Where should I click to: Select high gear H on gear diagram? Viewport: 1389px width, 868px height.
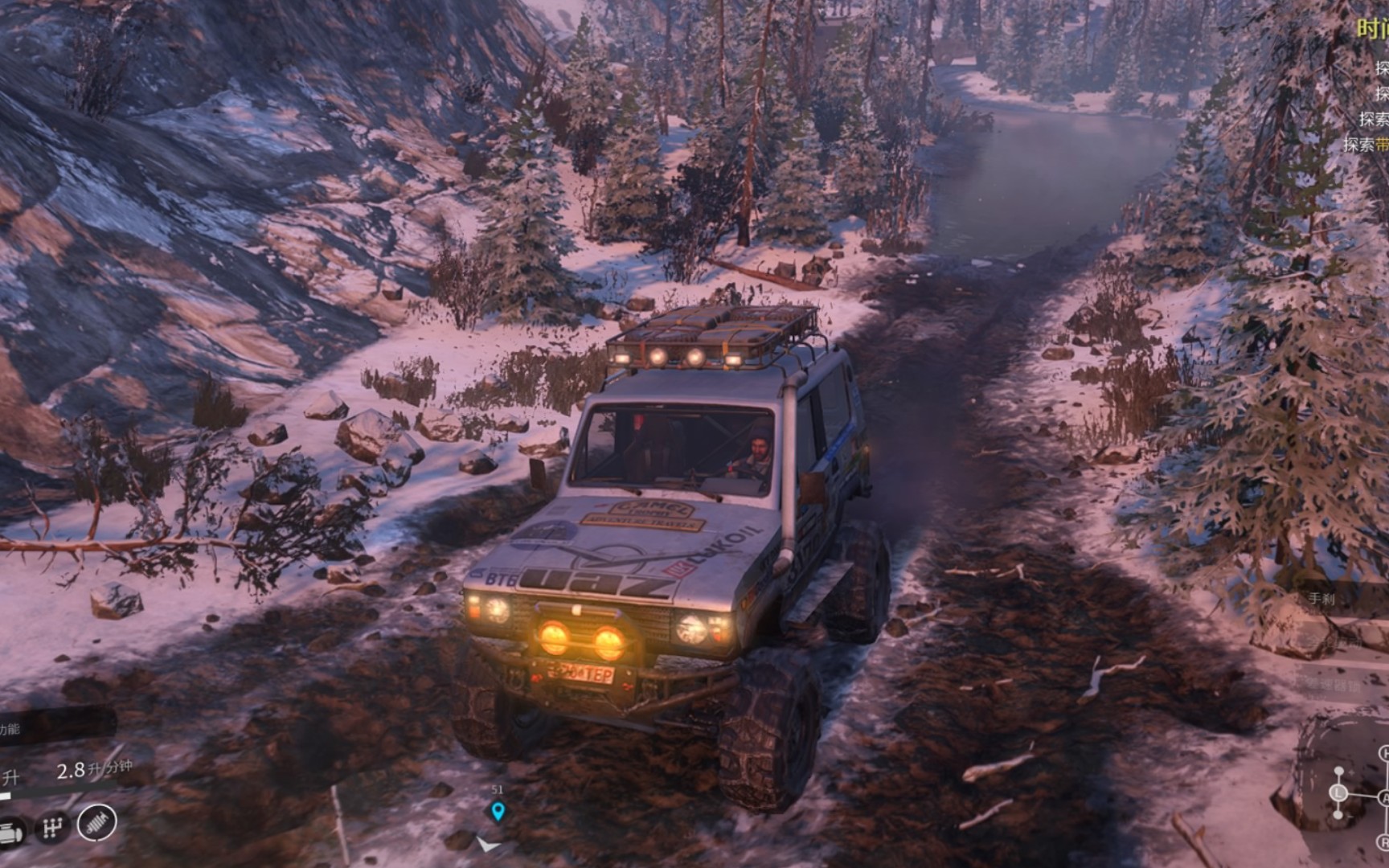[1385, 751]
